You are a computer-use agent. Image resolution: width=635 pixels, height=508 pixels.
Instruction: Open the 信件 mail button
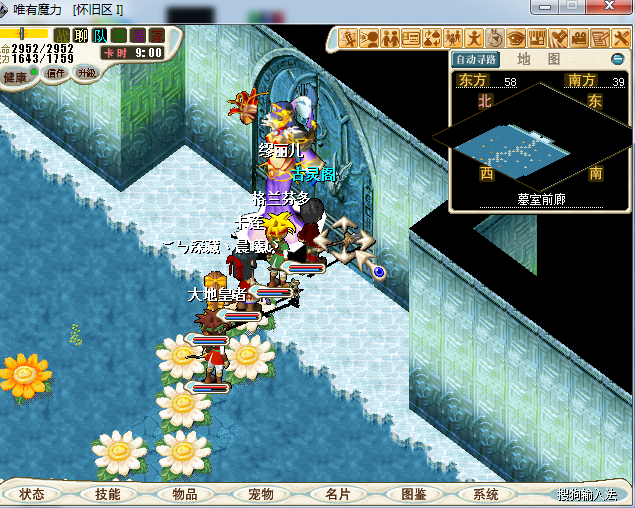[56, 73]
